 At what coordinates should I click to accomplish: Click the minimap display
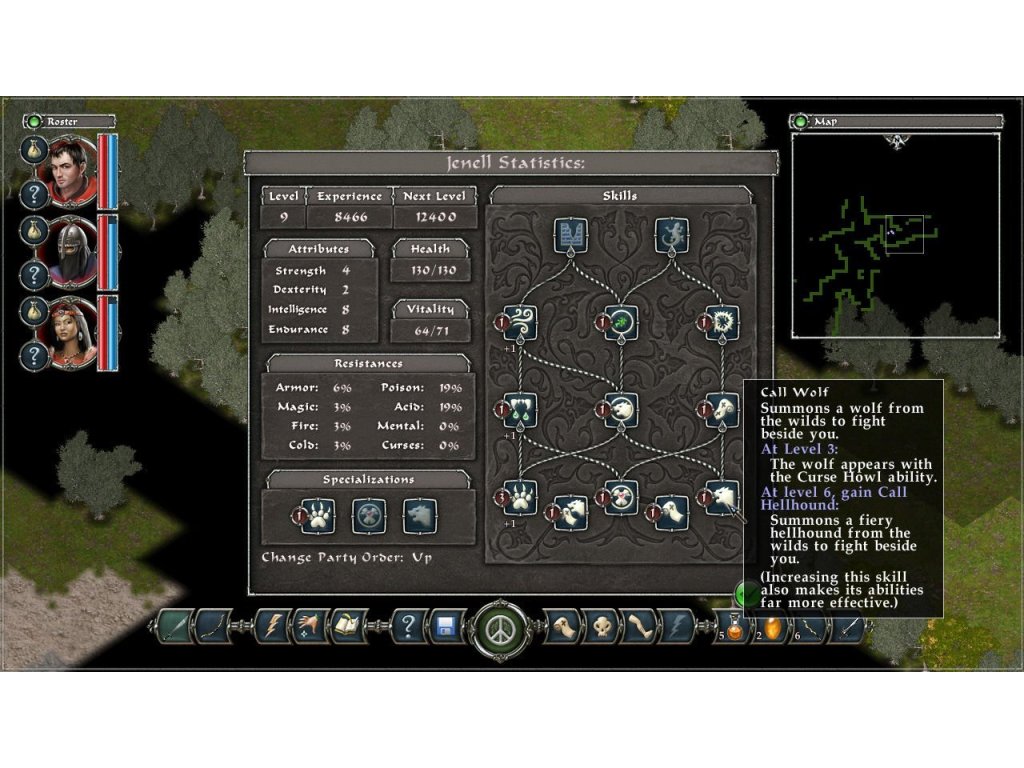pyautogui.click(x=895, y=235)
